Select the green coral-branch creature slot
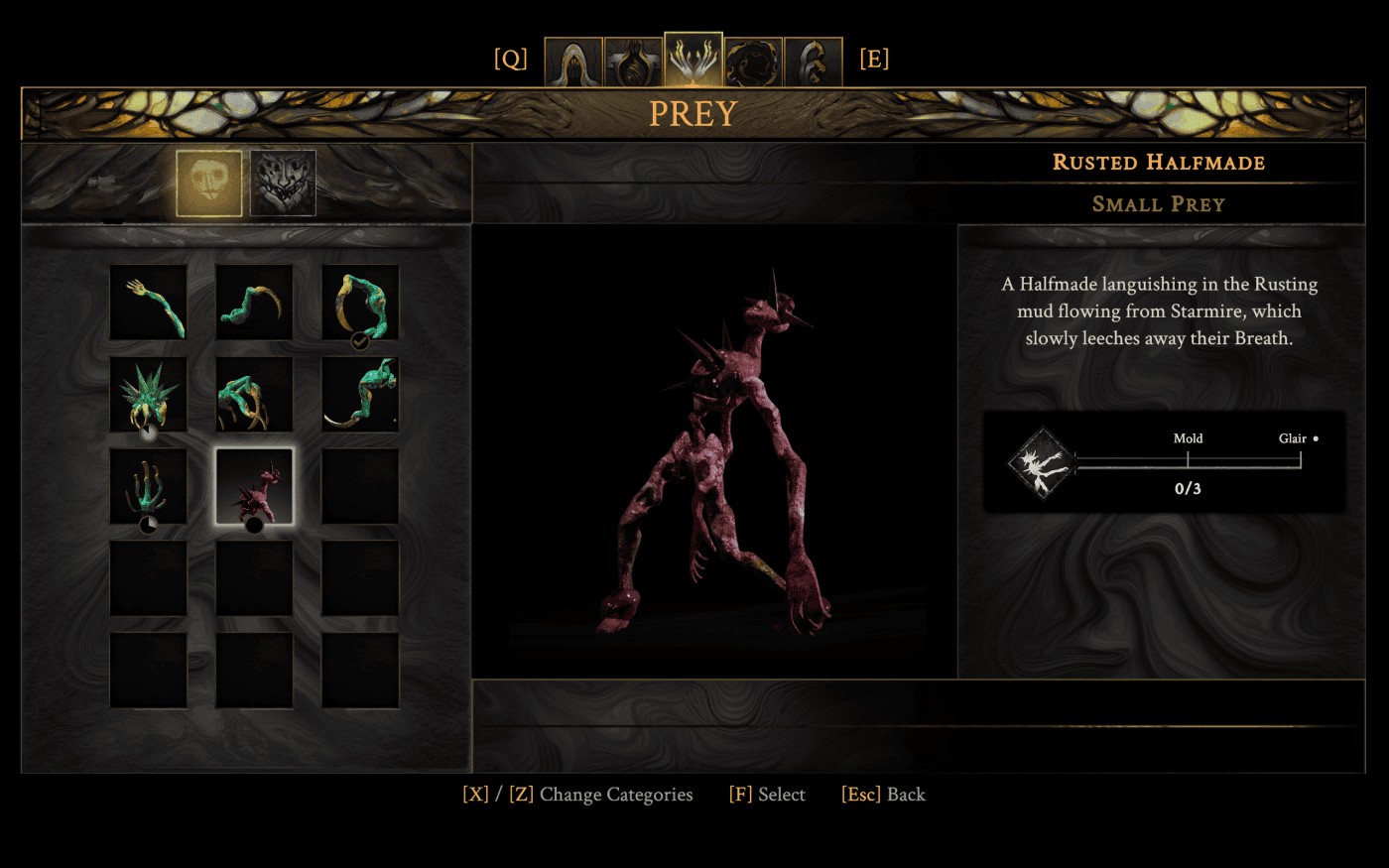The height and width of the screenshot is (868, 1389). (x=149, y=486)
